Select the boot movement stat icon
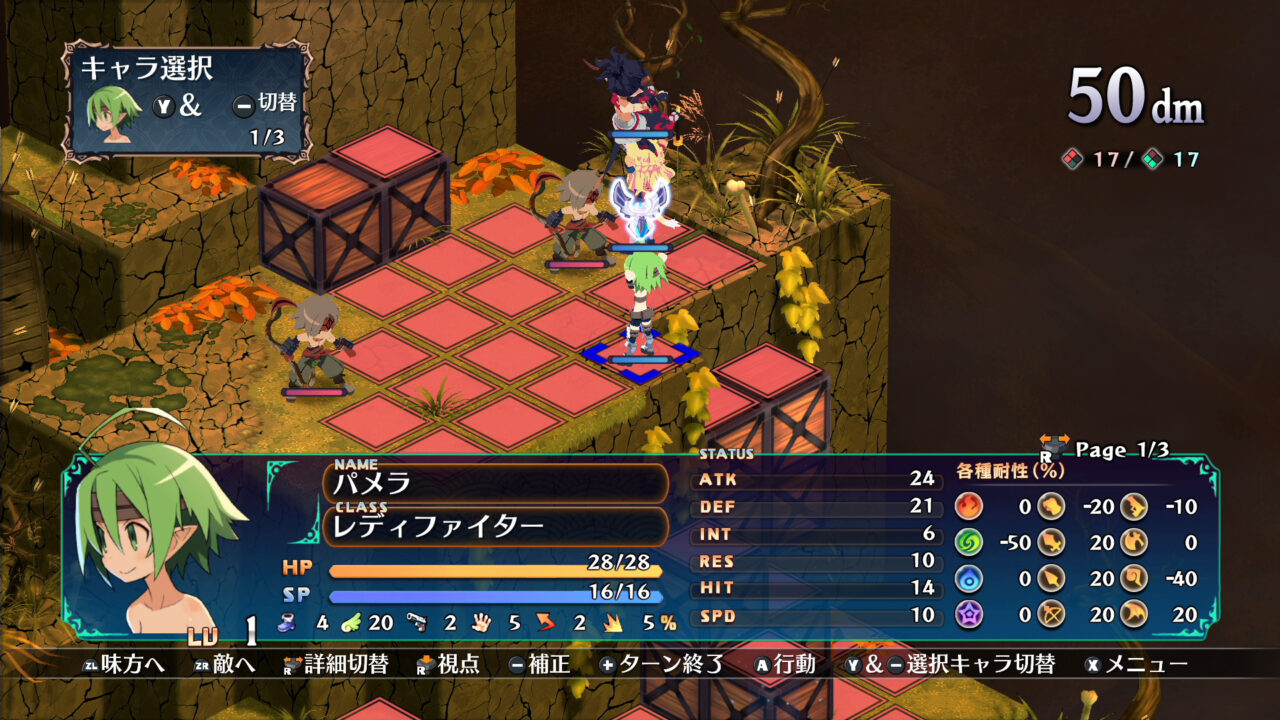 289,622
